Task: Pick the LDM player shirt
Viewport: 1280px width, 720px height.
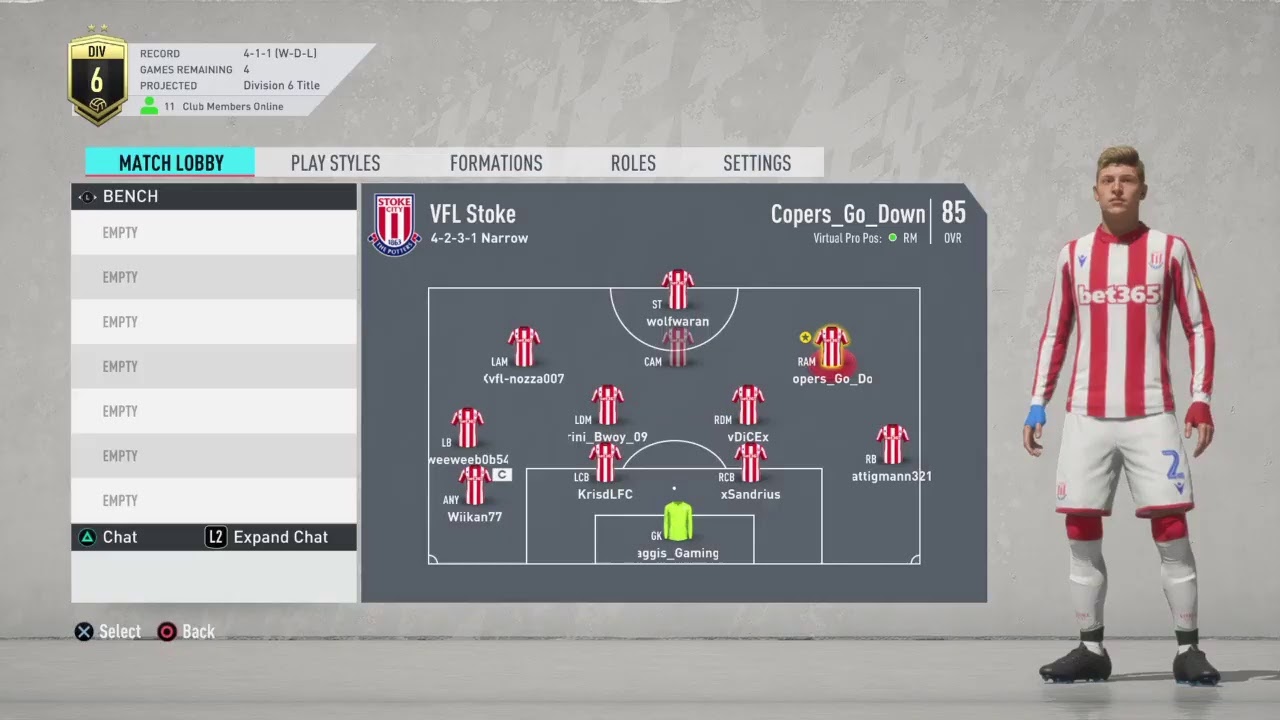Action: 607,405
